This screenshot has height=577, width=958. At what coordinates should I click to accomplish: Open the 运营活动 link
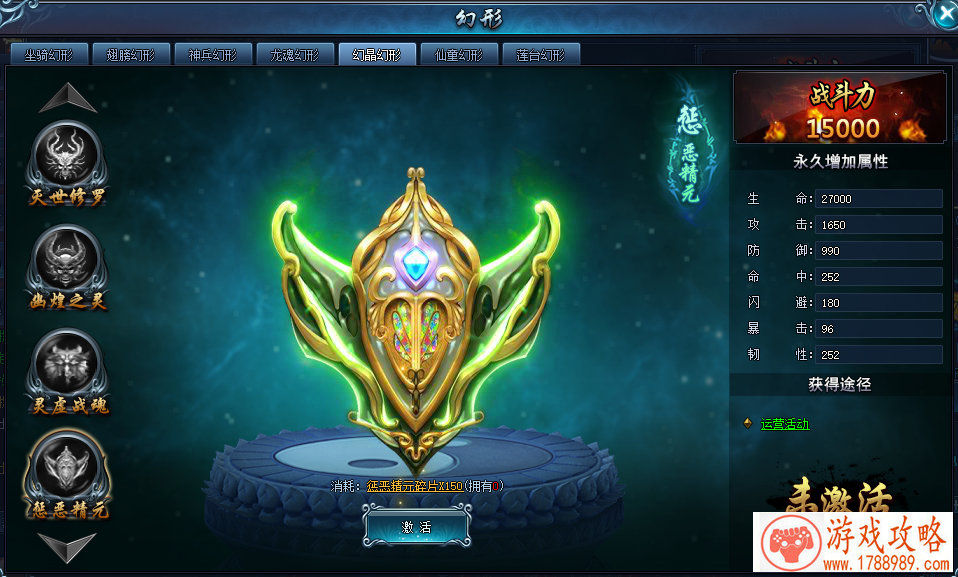tap(785, 424)
